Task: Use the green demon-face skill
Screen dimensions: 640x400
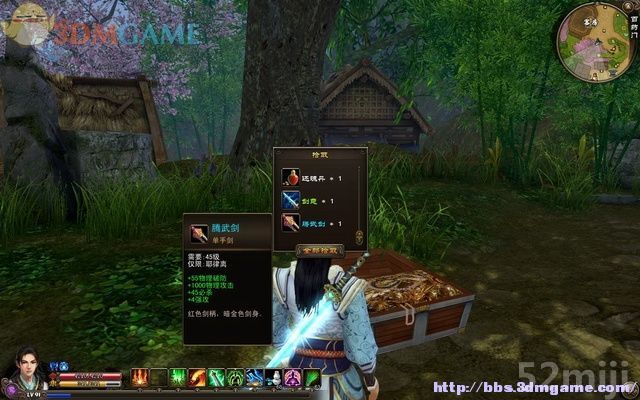Action: 236,377
